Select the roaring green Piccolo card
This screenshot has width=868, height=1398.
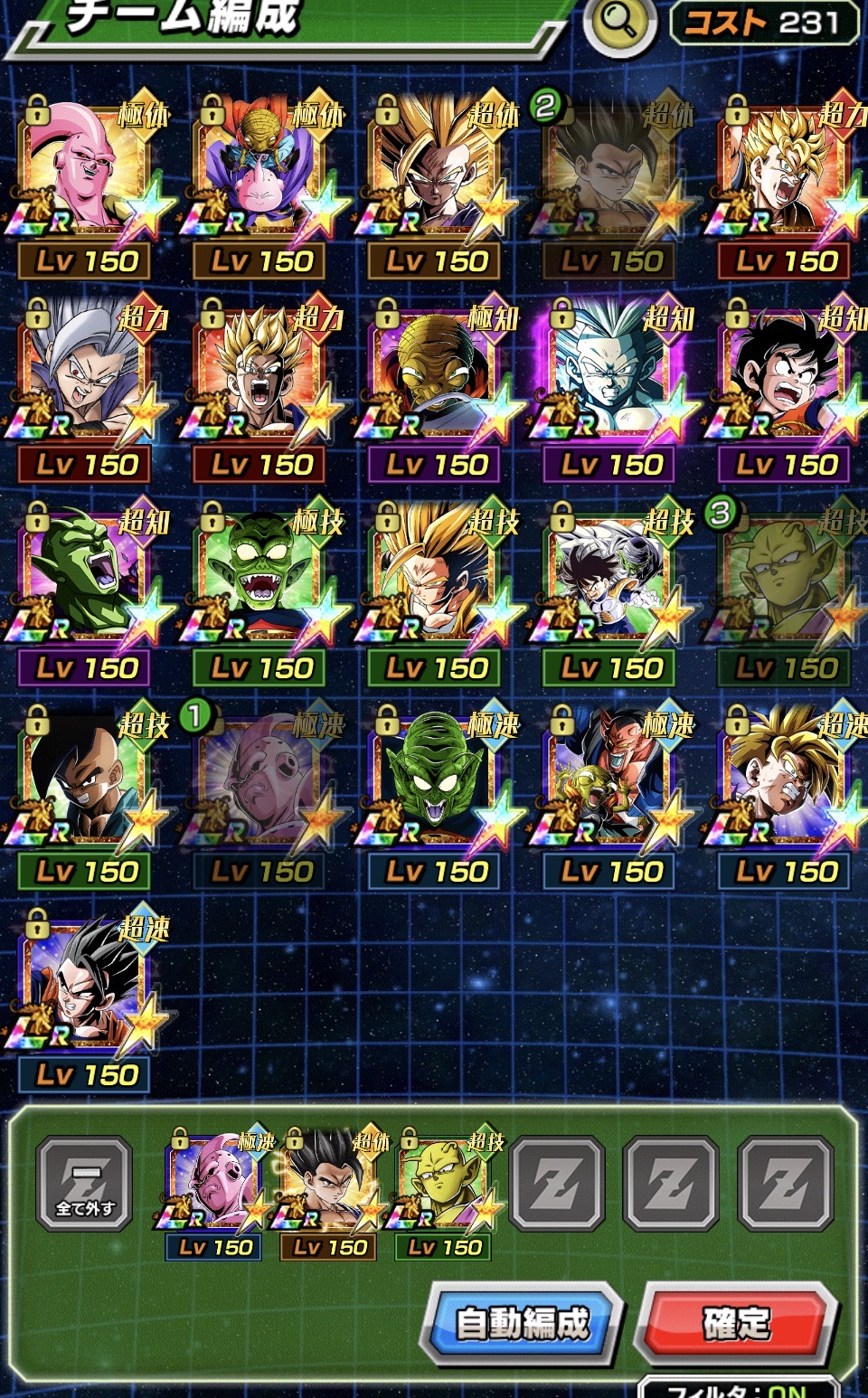click(85, 579)
